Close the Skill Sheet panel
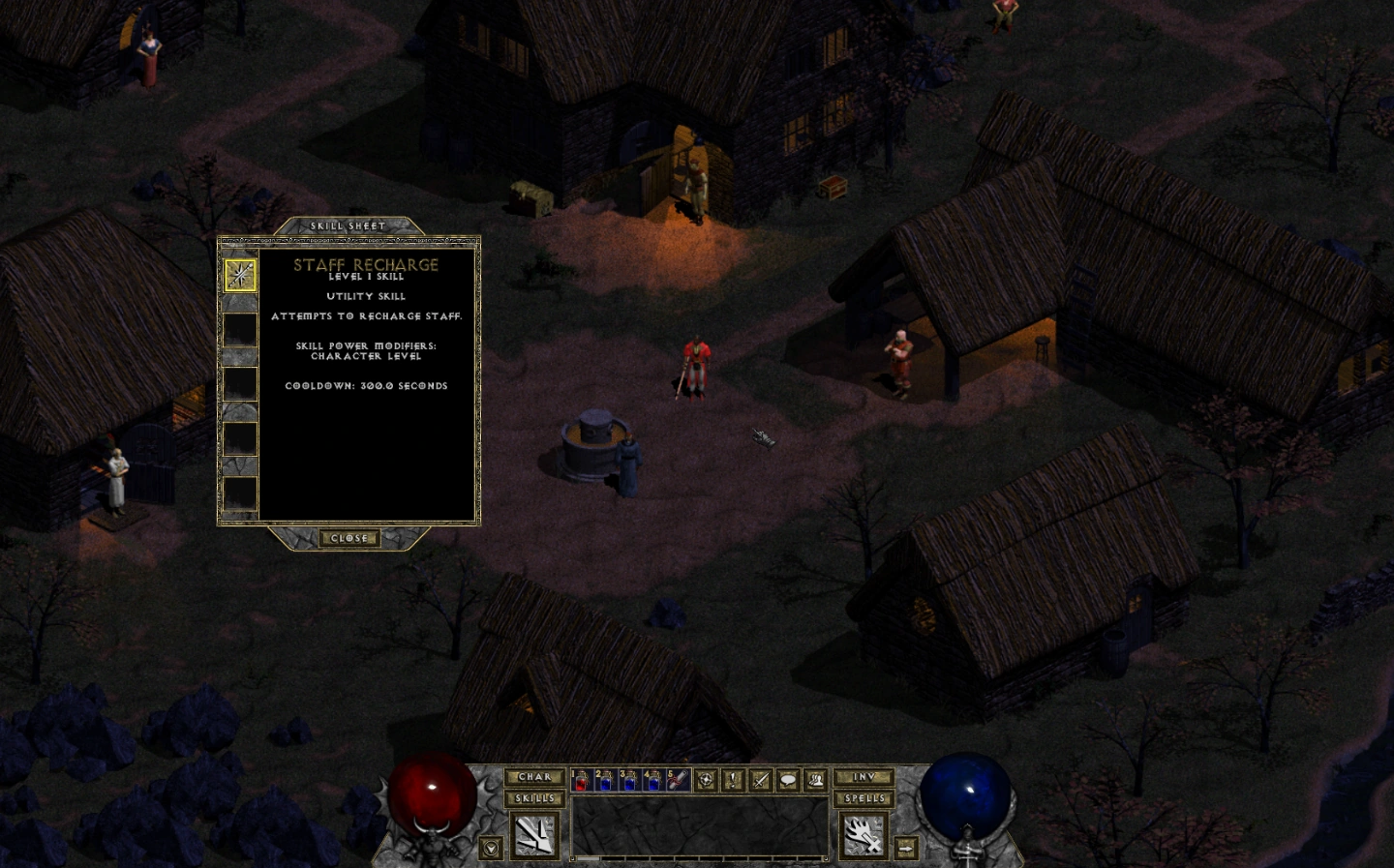The width and height of the screenshot is (1394, 868). pyautogui.click(x=348, y=538)
